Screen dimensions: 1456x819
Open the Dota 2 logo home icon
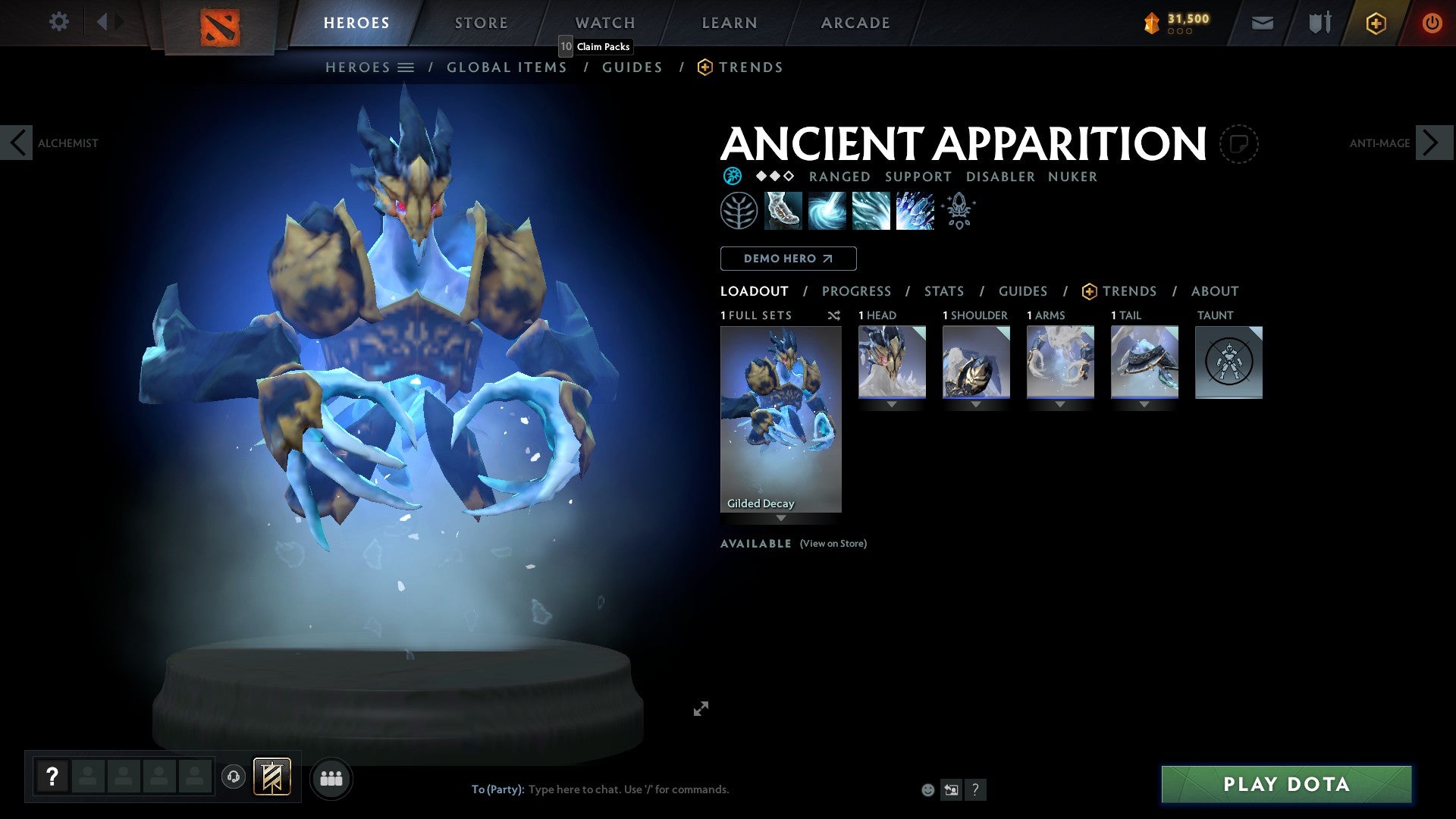point(220,23)
